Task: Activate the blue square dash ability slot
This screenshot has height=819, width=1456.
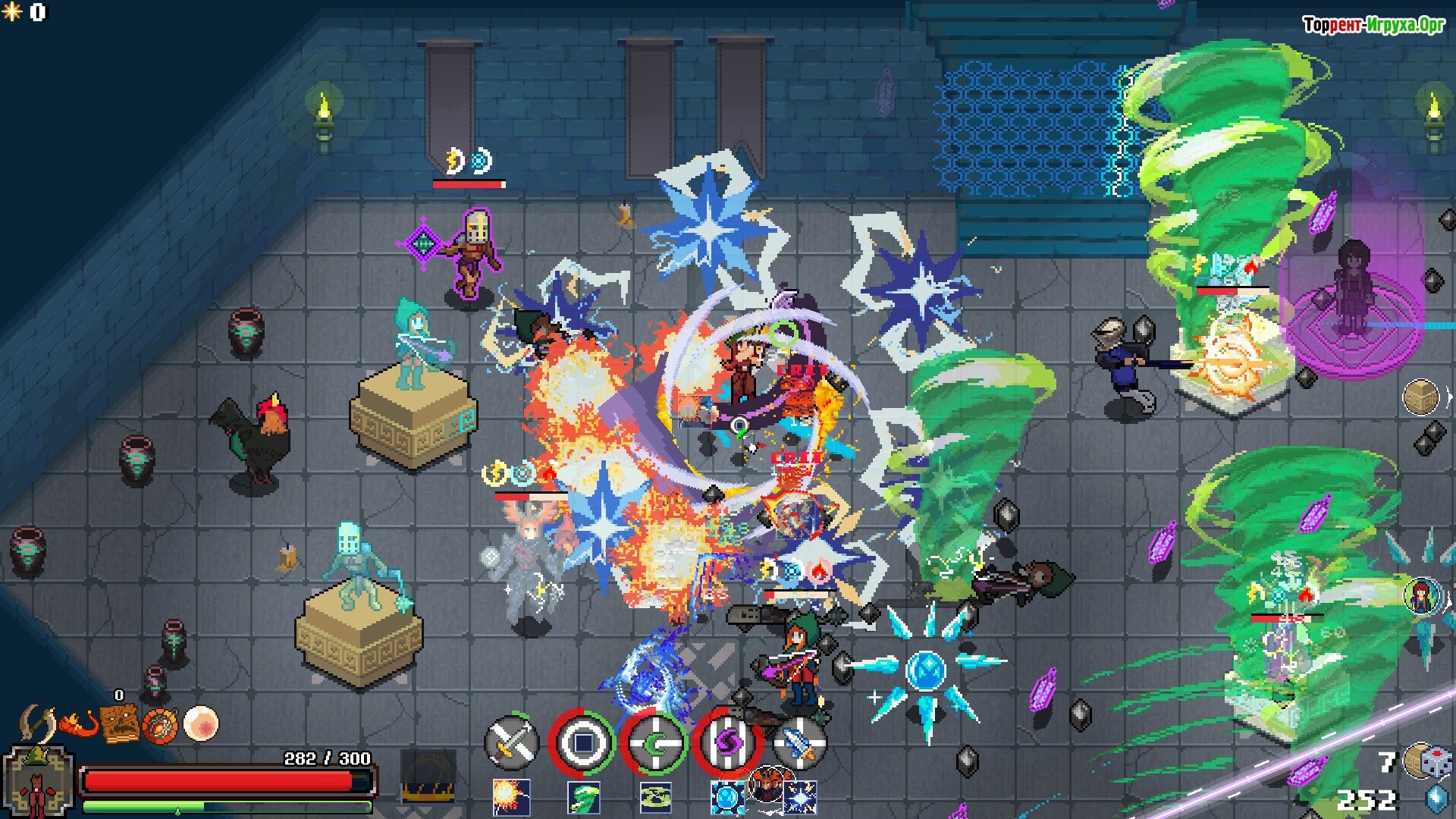Action: (x=582, y=742)
